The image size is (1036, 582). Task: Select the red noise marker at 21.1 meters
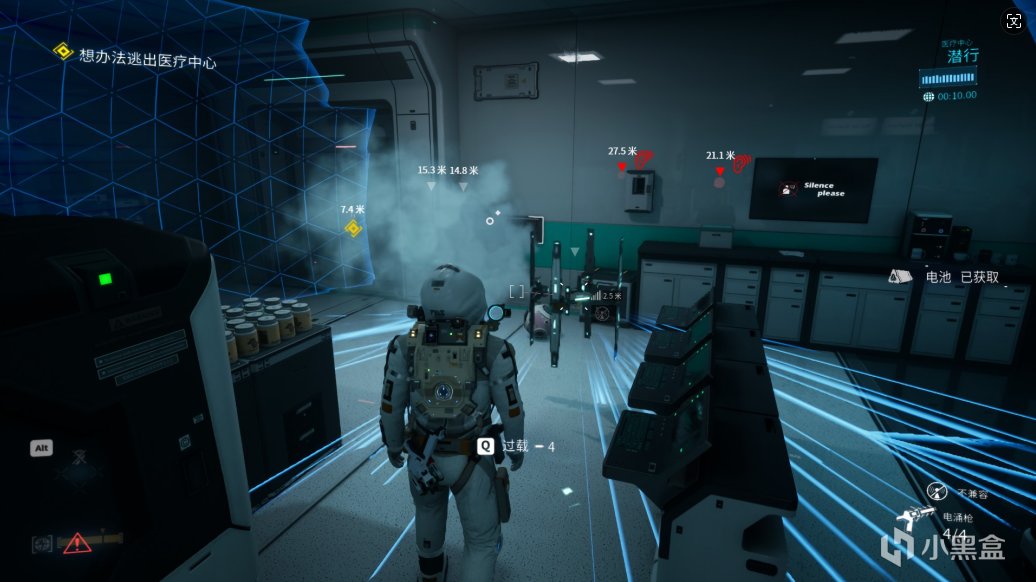(x=740, y=162)
